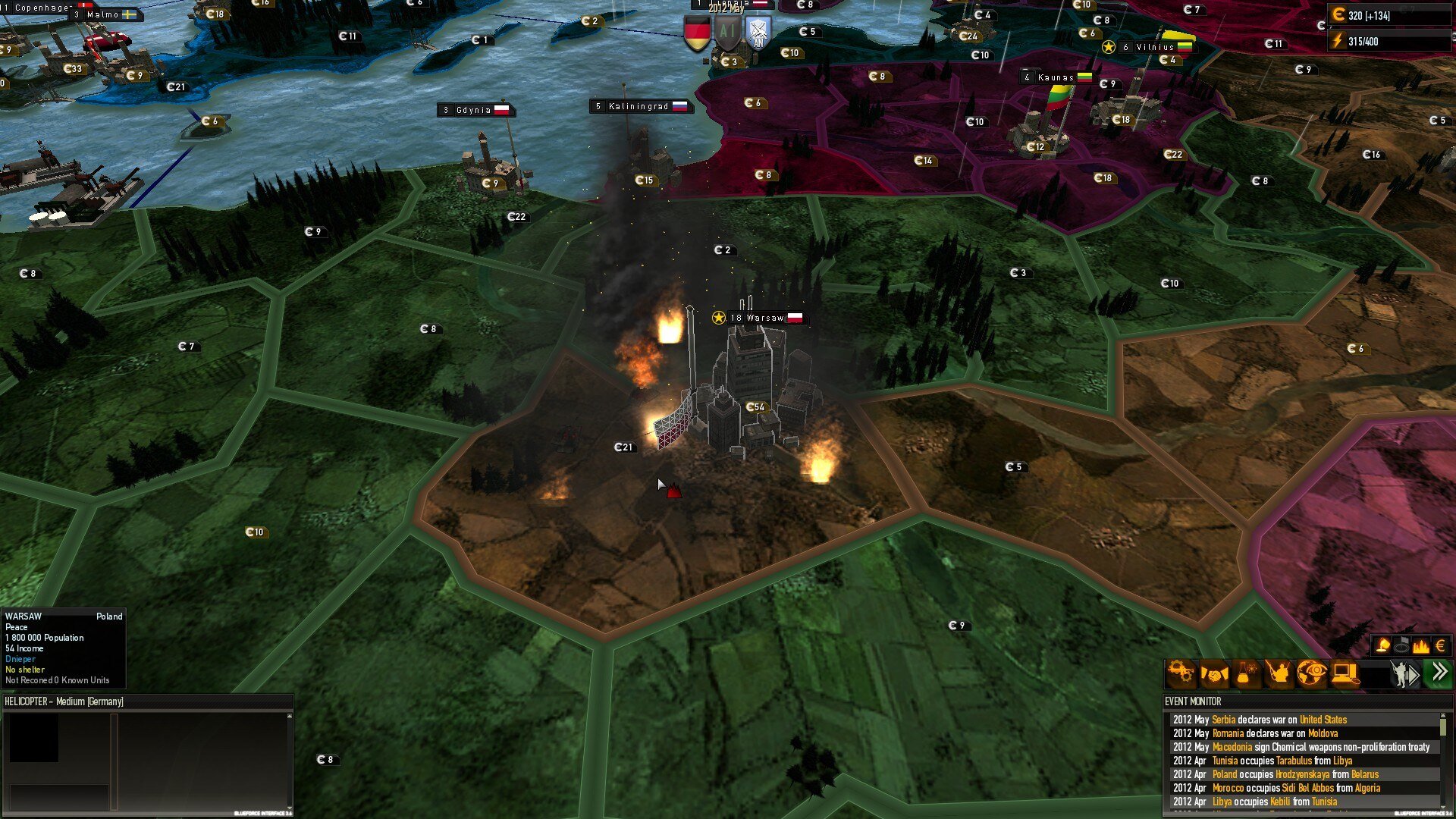
Task: Toggle the molten pour map overlay
Action: point(1382,645)
